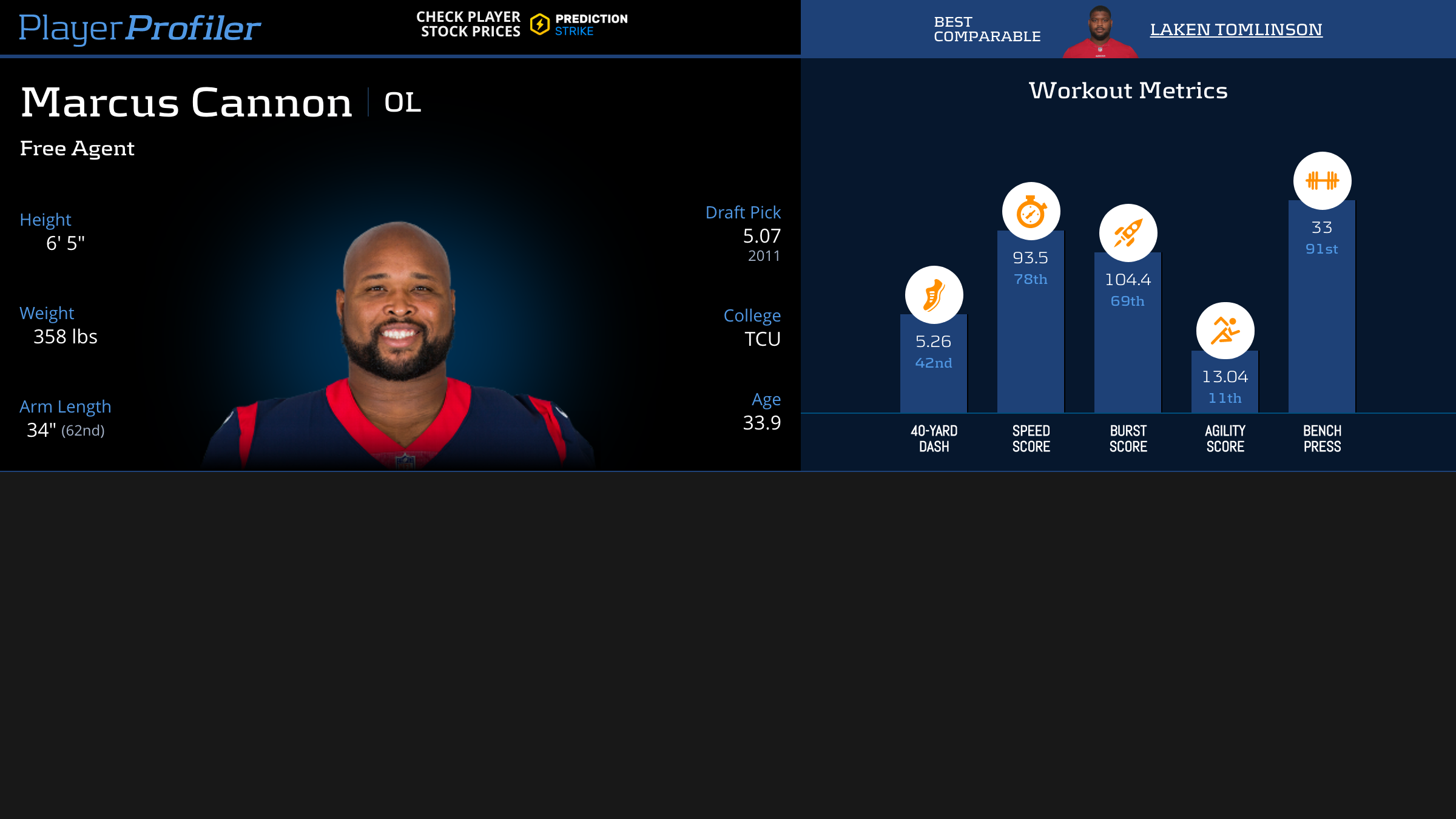This screenshot has width=1456, height=819.
Task: Click the Bench Press barbell icon
Action: coord(1322,180)
